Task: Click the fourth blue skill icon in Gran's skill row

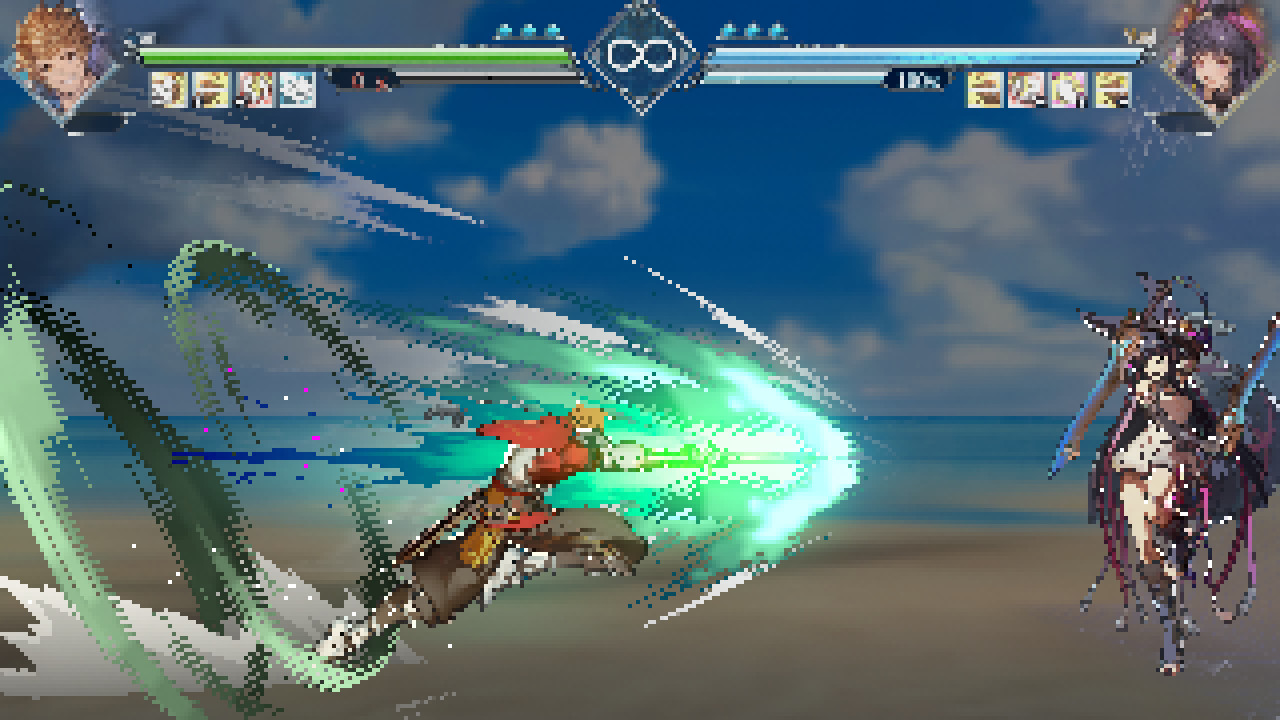Action: [x=297, y=88]
